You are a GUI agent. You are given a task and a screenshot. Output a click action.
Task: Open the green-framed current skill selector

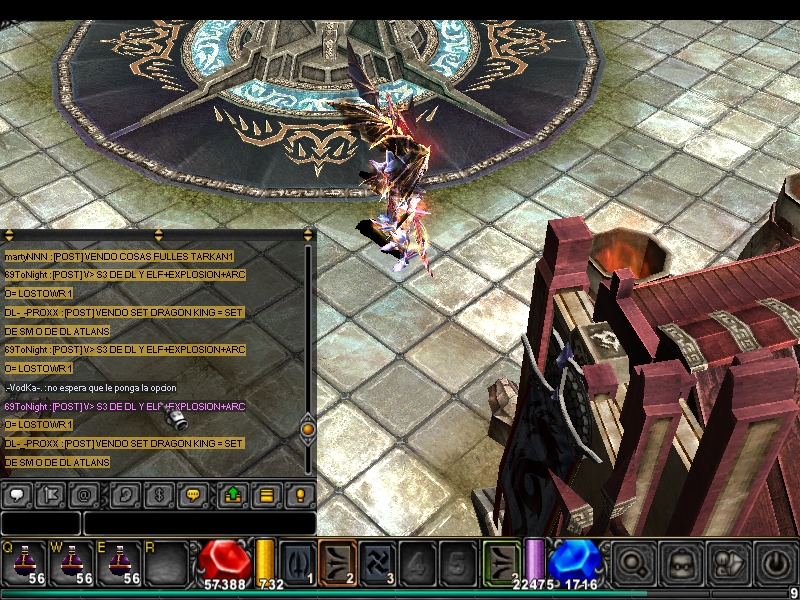(502, 561)
